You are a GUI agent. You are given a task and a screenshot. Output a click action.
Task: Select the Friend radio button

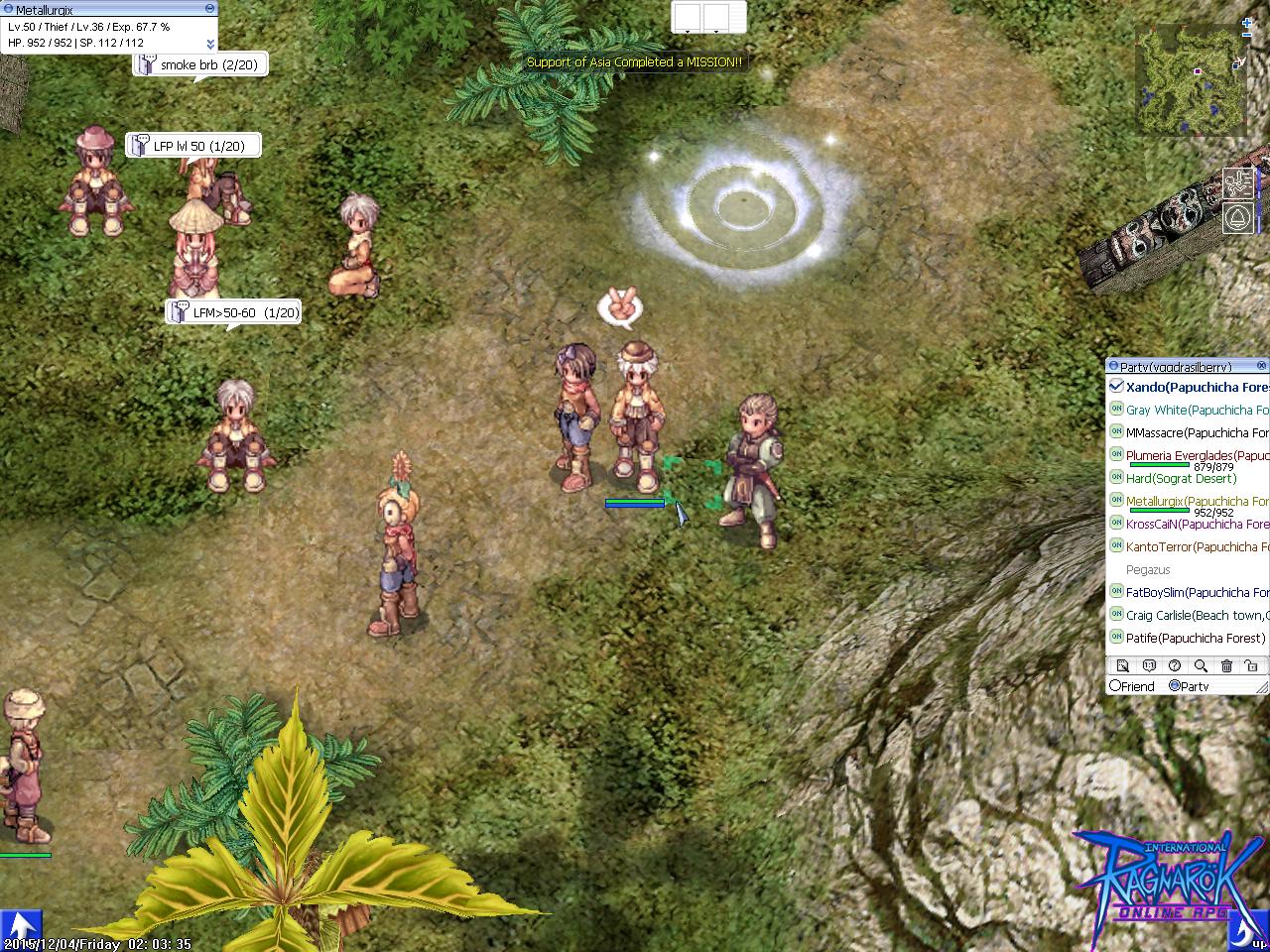pos(1117,685)
